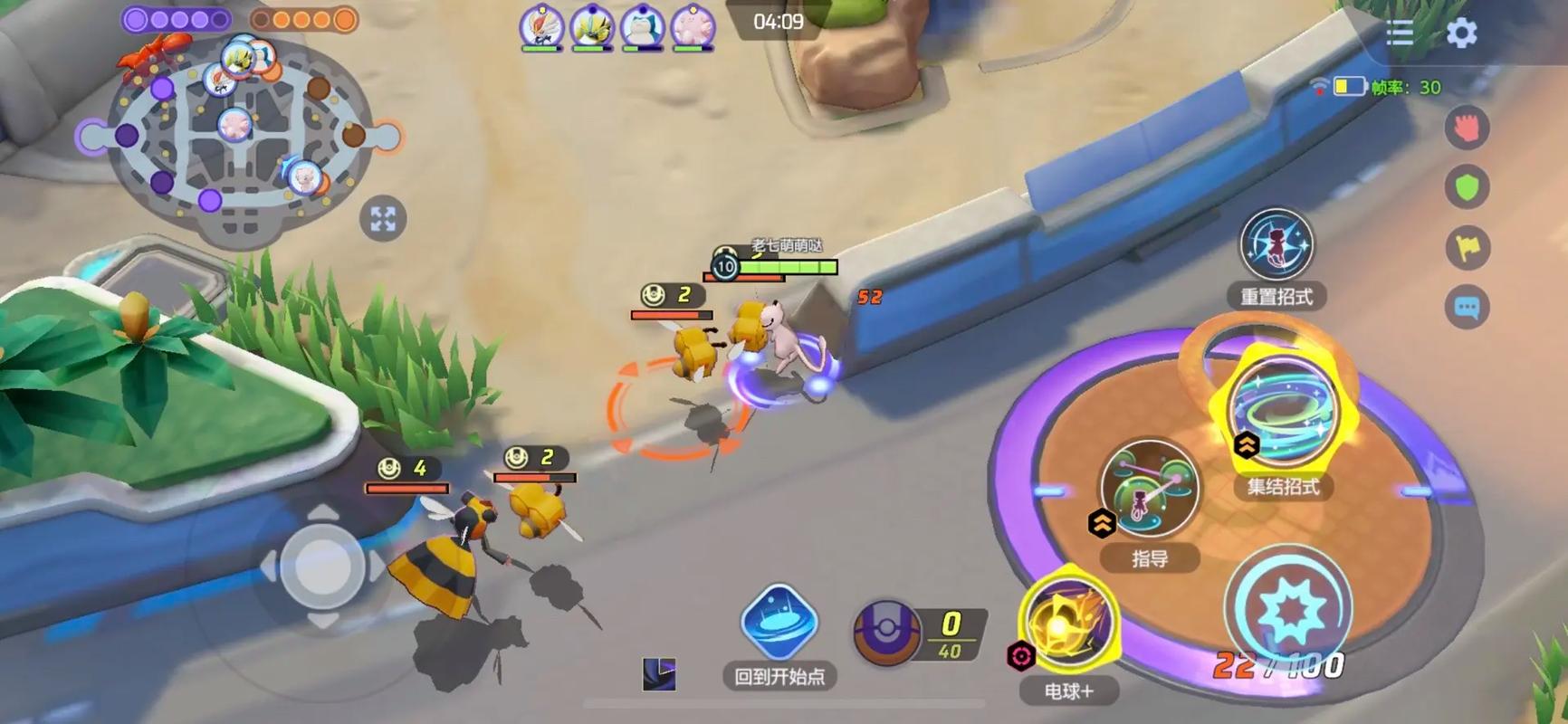Cast the 指导 Coaching ability
The height and width of the screenshot is (724, 1568).
1150,489
